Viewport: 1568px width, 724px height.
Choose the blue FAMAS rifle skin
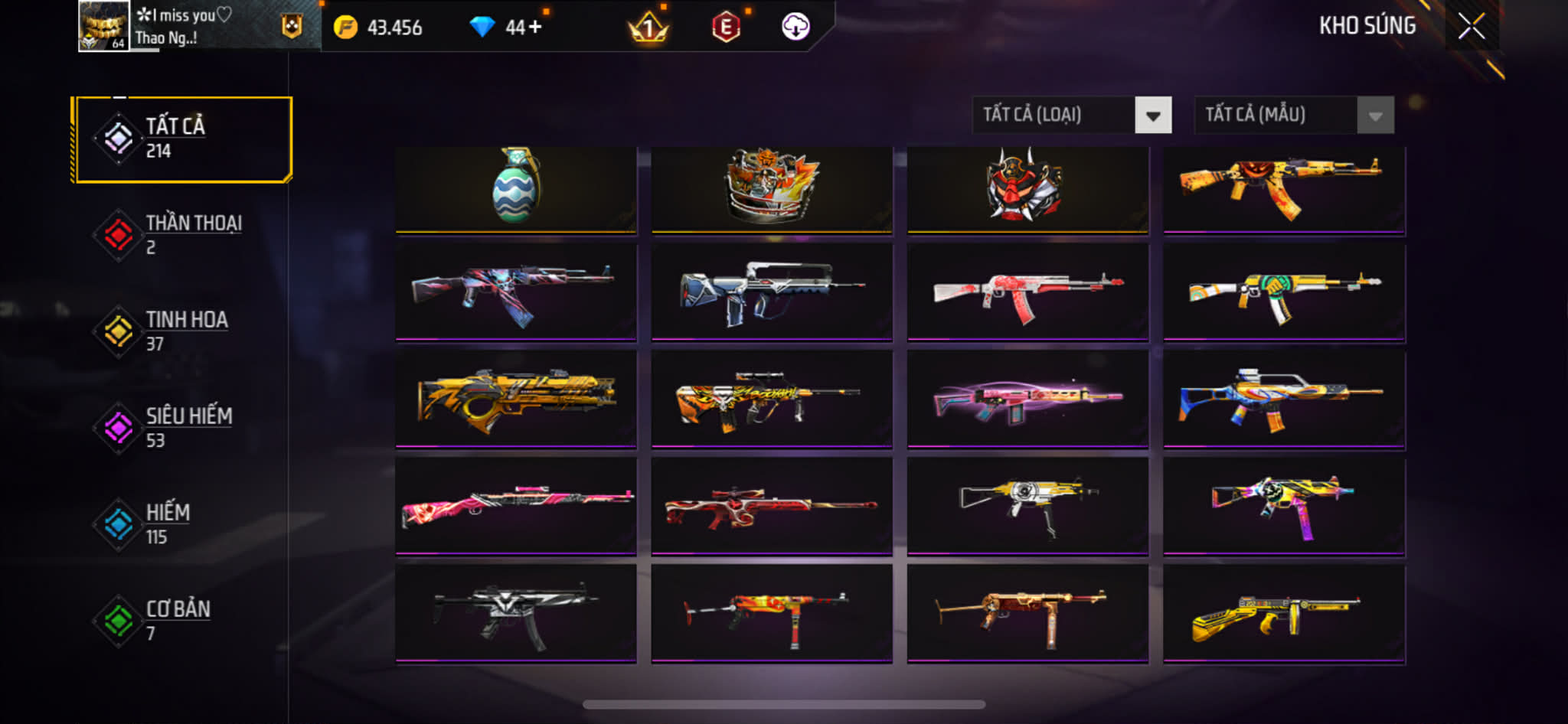772,292
